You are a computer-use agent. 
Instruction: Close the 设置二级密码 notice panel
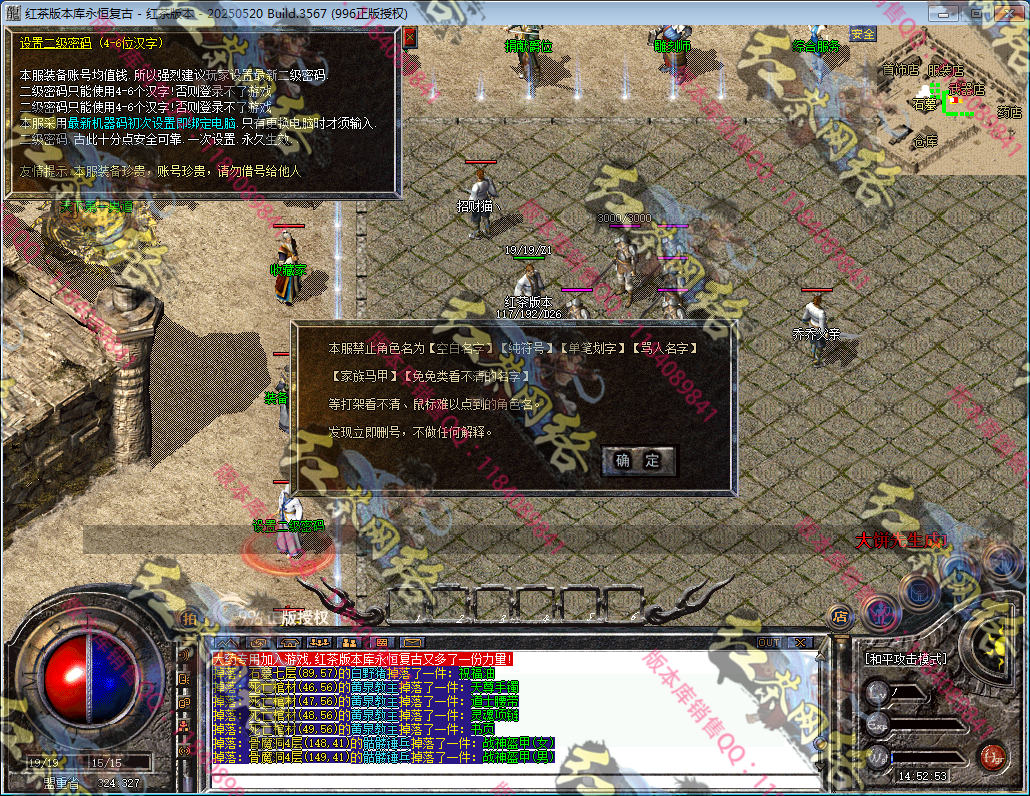tap(410, 37)
